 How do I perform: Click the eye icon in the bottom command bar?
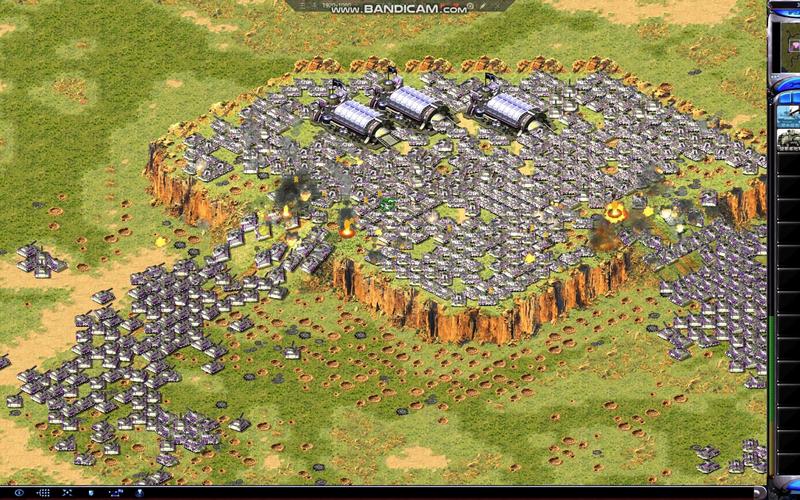[x=19, y=492]
